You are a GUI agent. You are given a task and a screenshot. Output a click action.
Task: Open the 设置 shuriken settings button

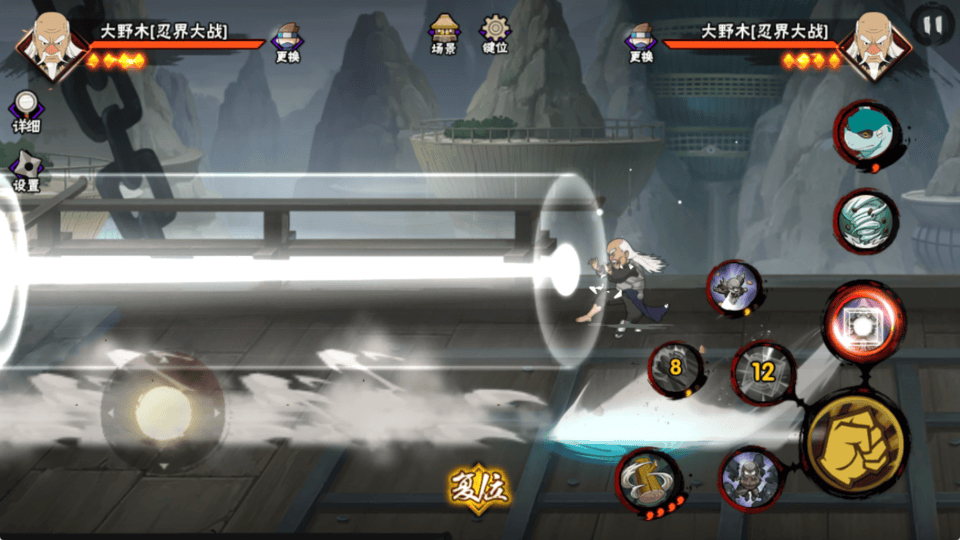[26, 170]
